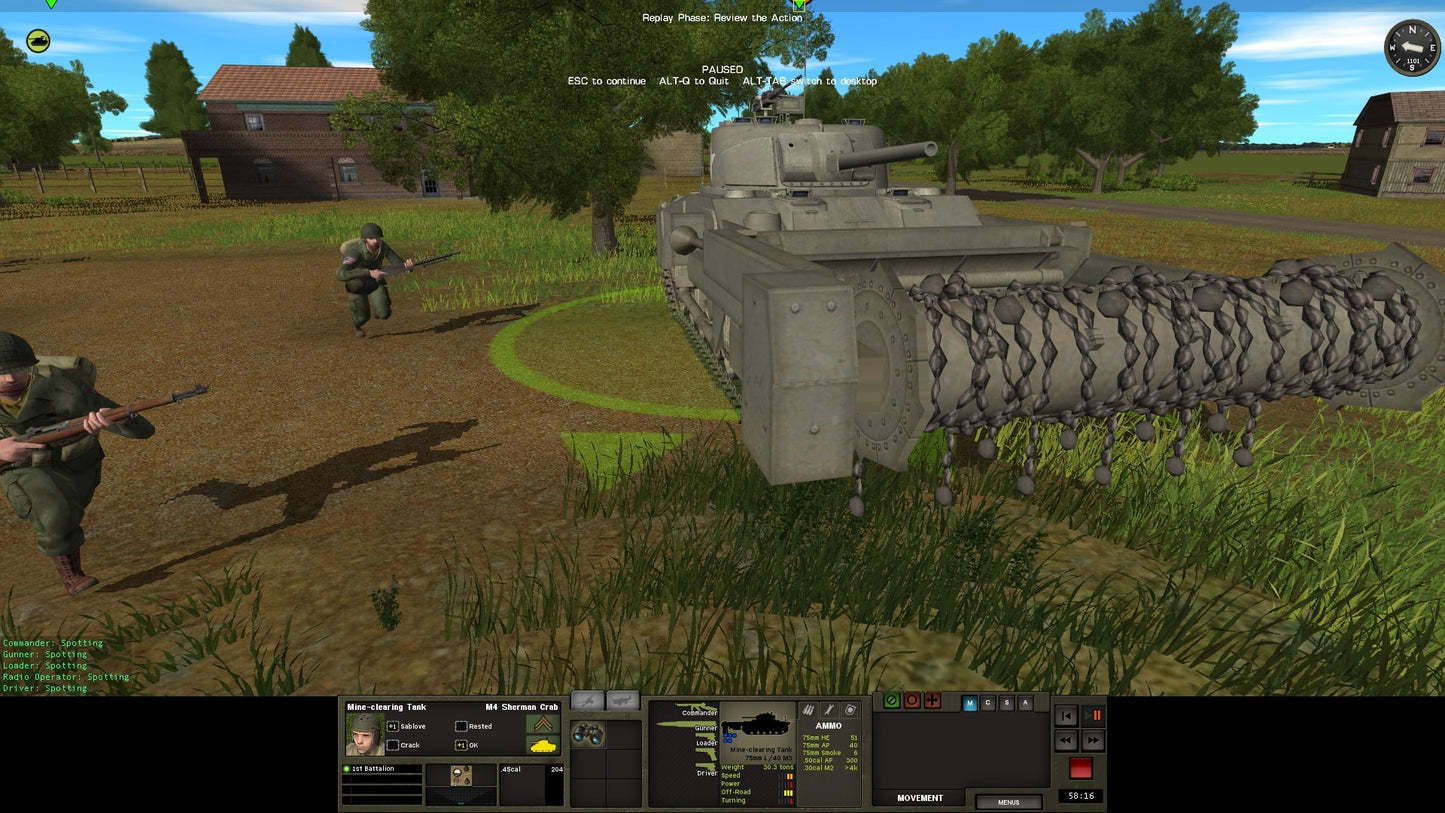Open the shells icon above the AMMO panel

point(807,710)
